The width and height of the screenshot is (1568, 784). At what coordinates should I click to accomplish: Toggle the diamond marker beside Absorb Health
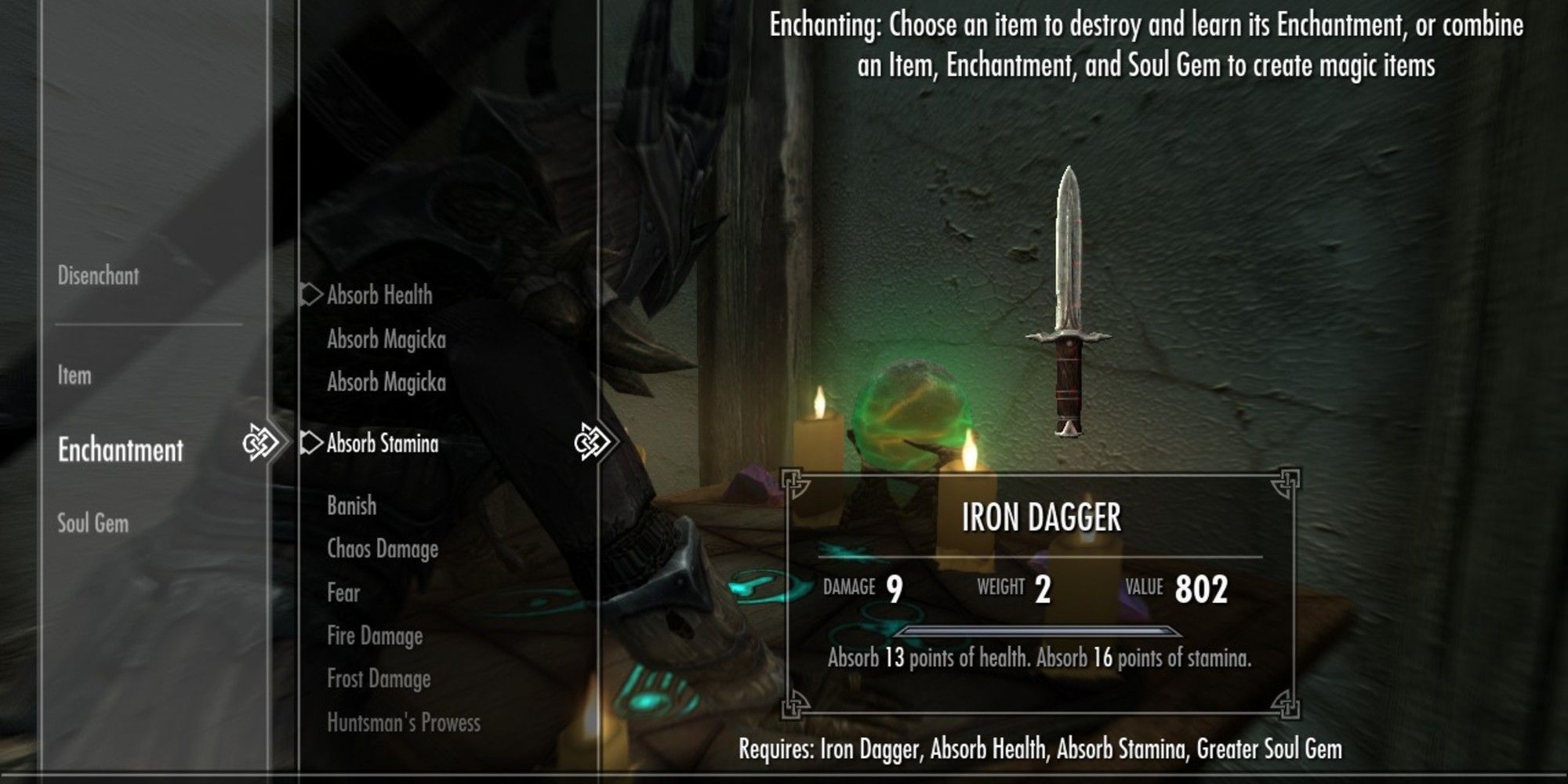[x=310, y=296]
